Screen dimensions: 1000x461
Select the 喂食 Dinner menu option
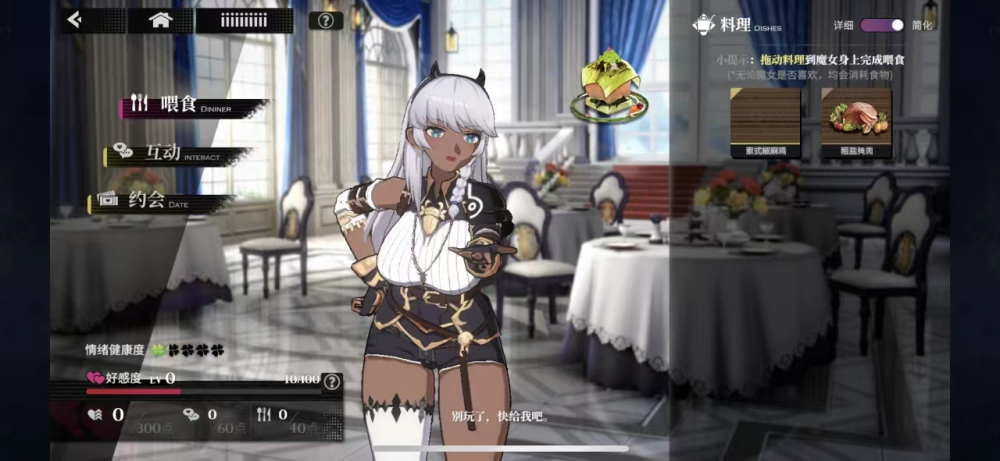pyautogui.click(x=190, y=105)
